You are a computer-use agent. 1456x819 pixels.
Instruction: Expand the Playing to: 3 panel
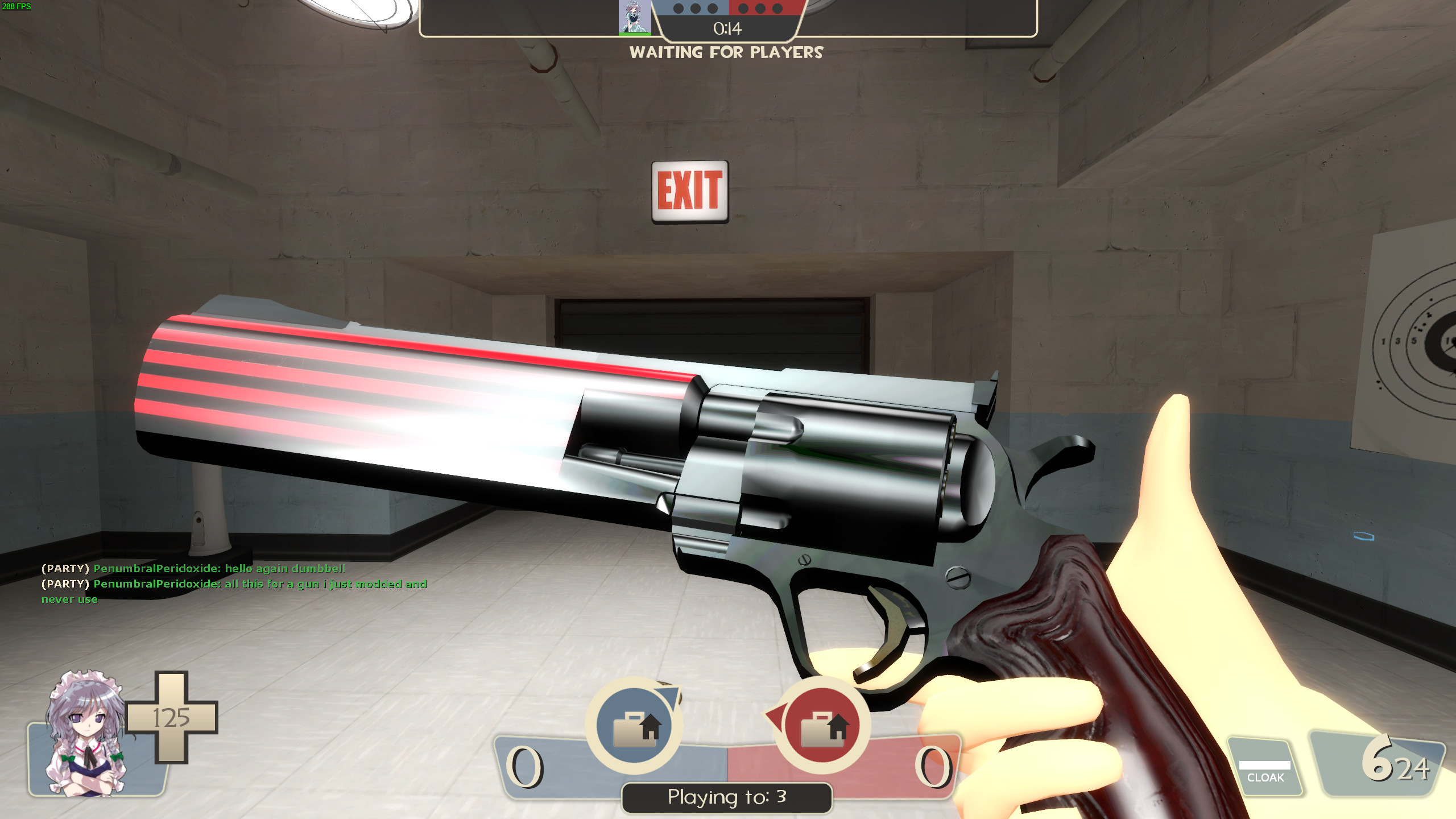tap(726, 797)
